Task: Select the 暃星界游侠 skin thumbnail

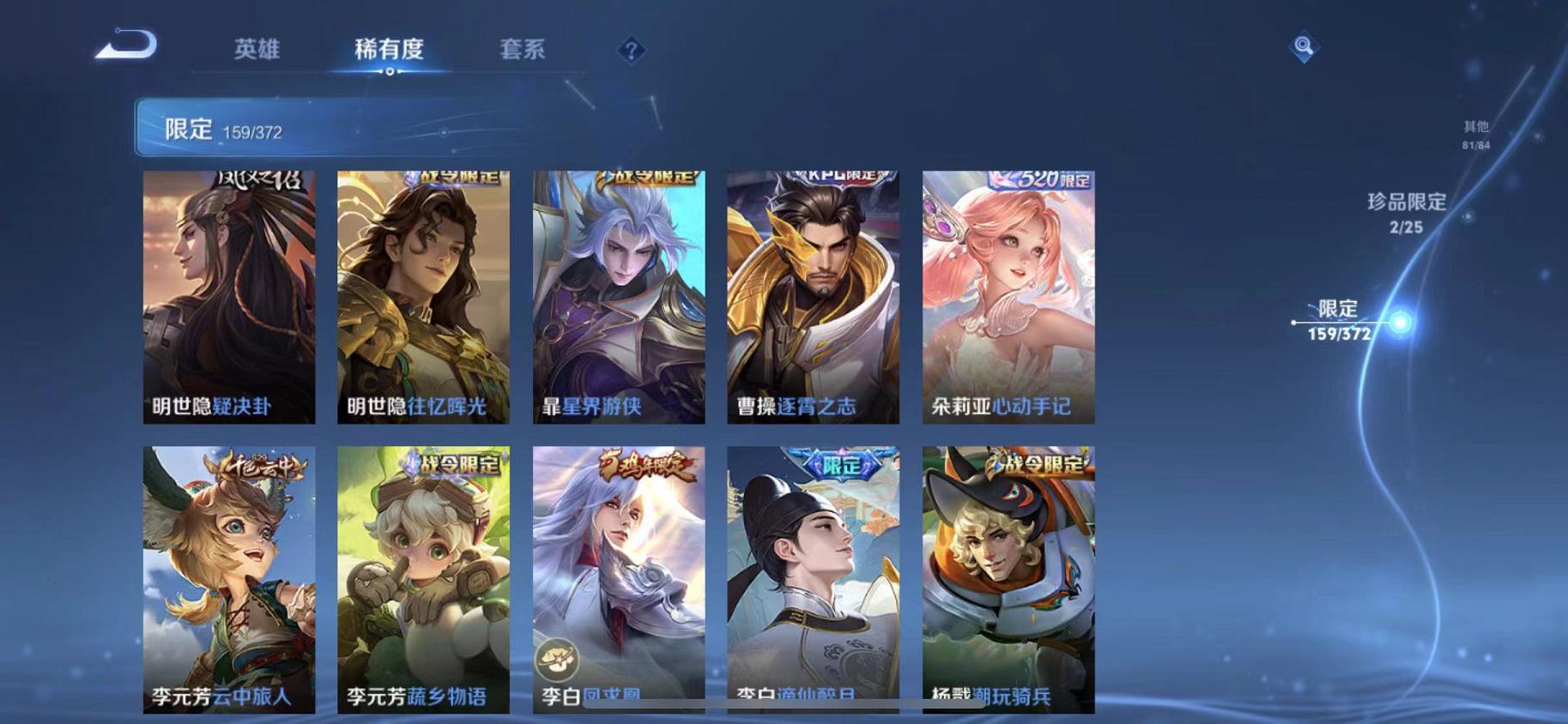Action: [615, 296]
